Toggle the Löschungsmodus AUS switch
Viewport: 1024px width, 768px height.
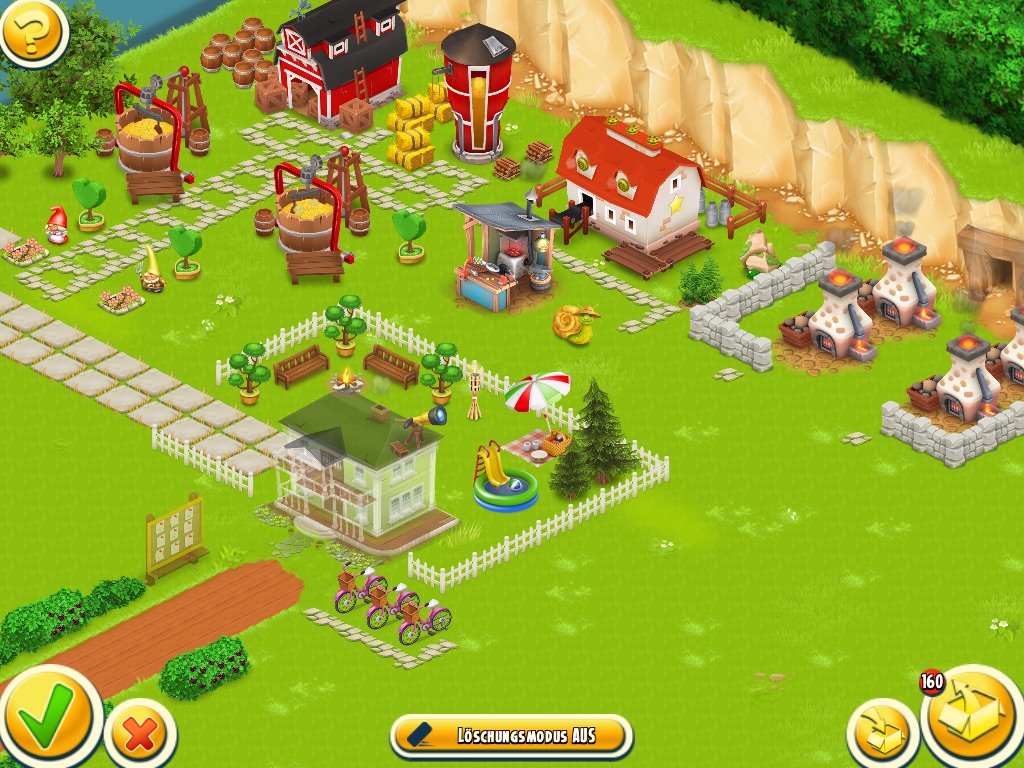[512, 737]
